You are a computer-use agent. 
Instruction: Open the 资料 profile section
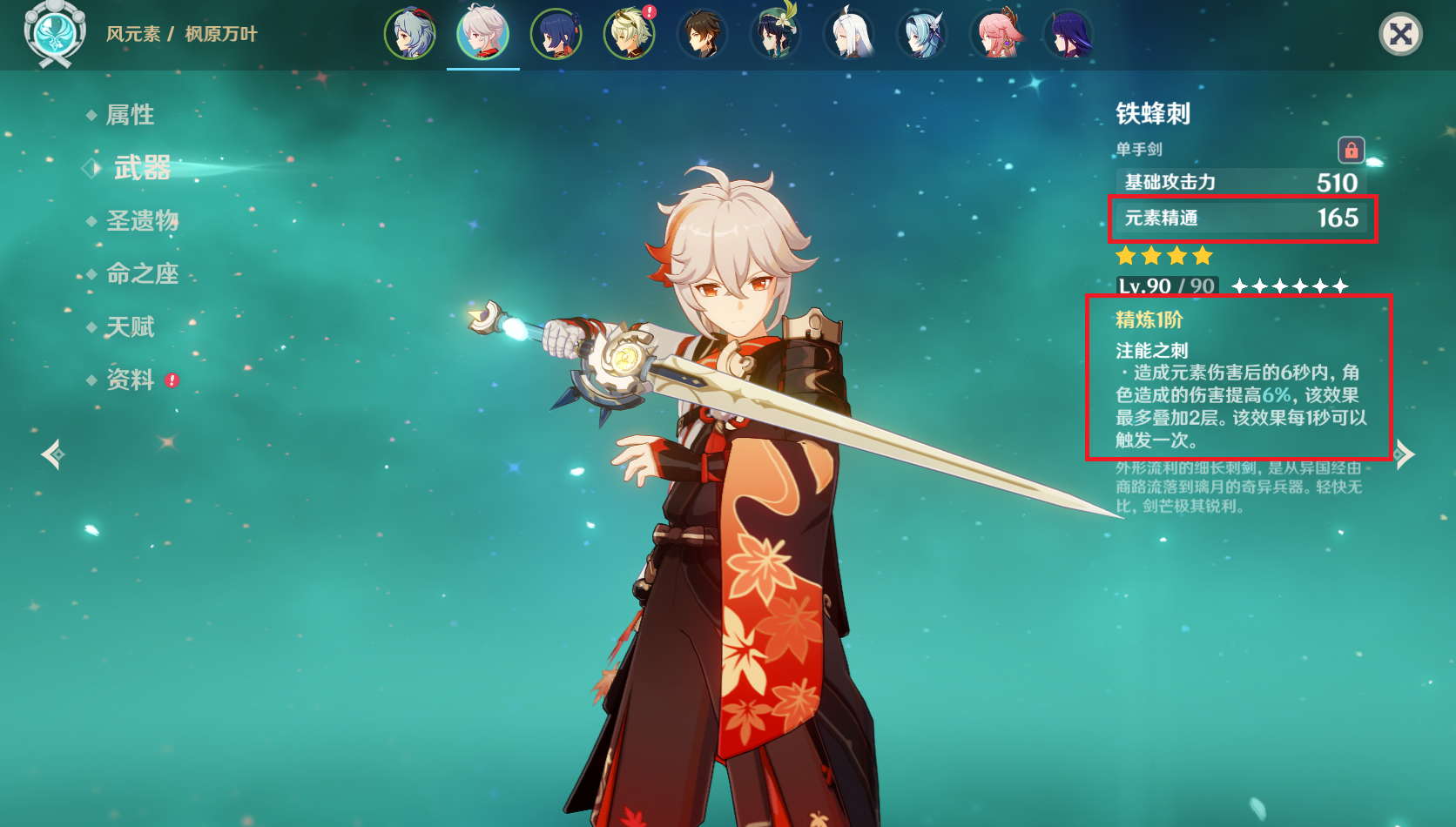click(x=130, y=380)
